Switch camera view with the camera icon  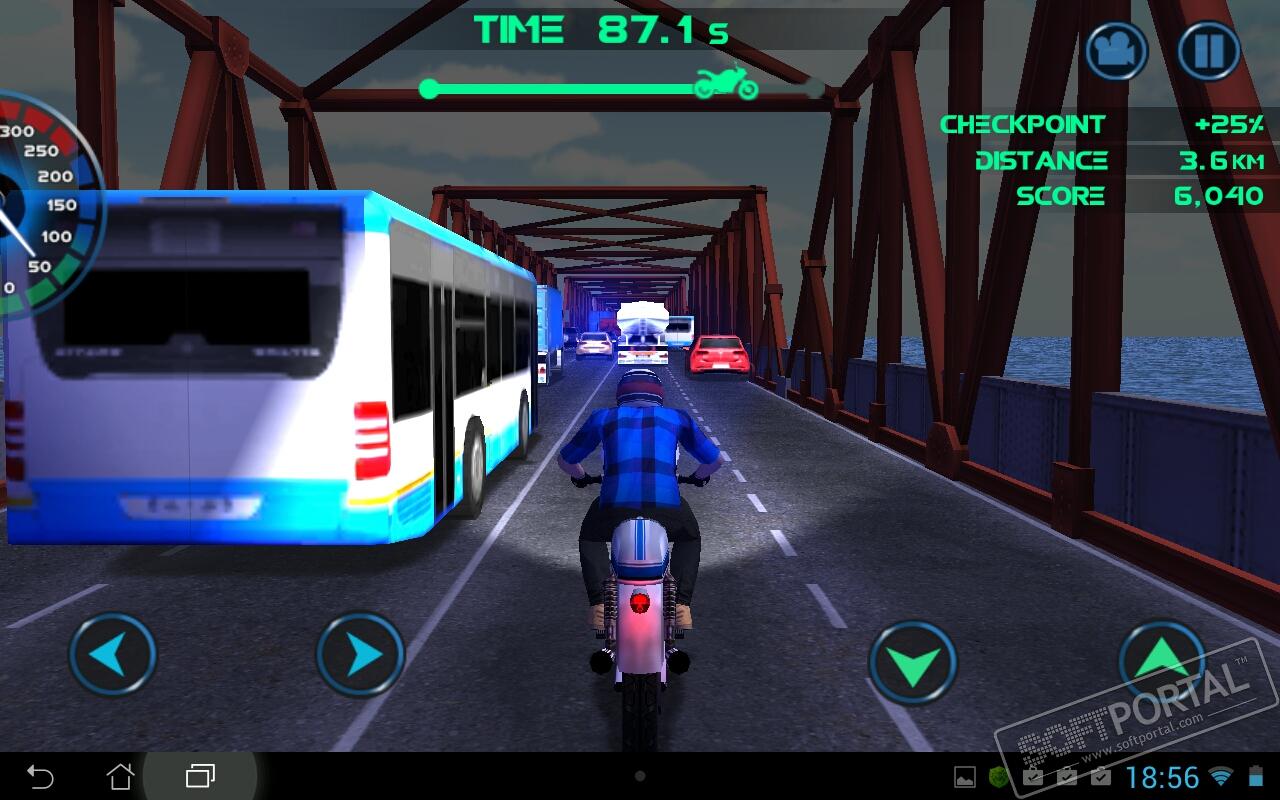point(1116,51)
